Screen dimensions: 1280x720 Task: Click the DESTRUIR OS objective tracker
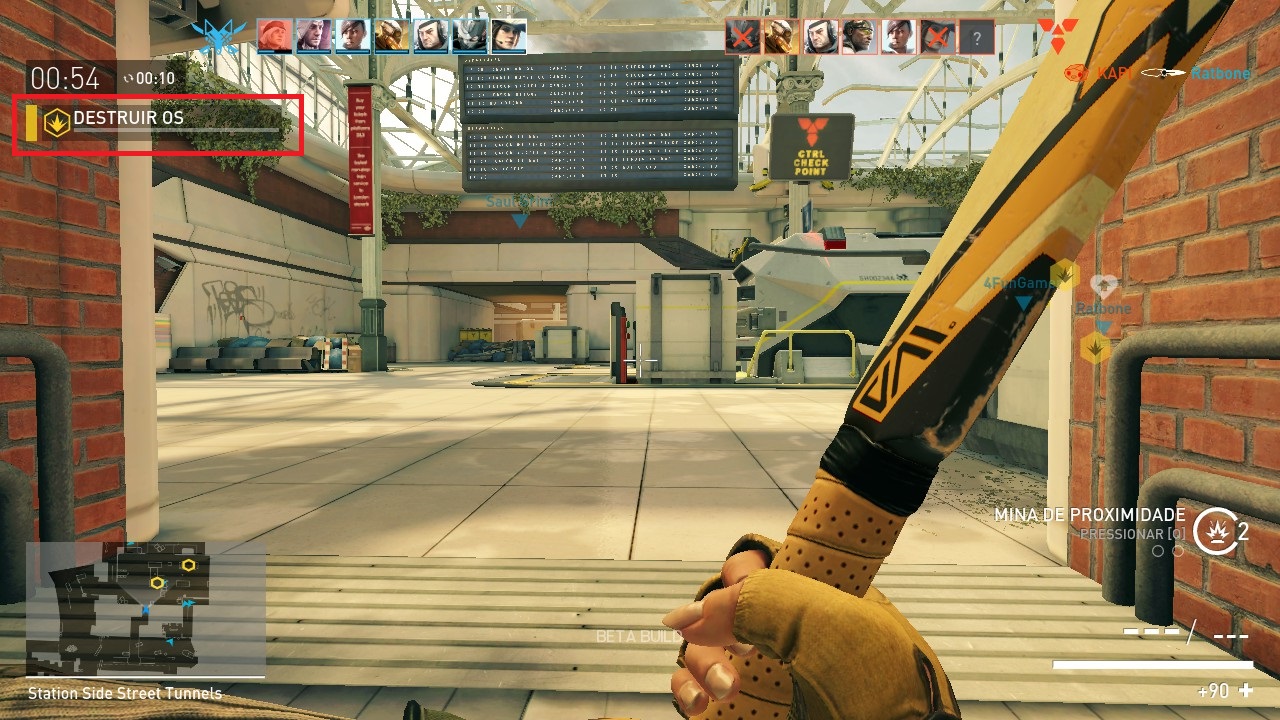point(157,123)
